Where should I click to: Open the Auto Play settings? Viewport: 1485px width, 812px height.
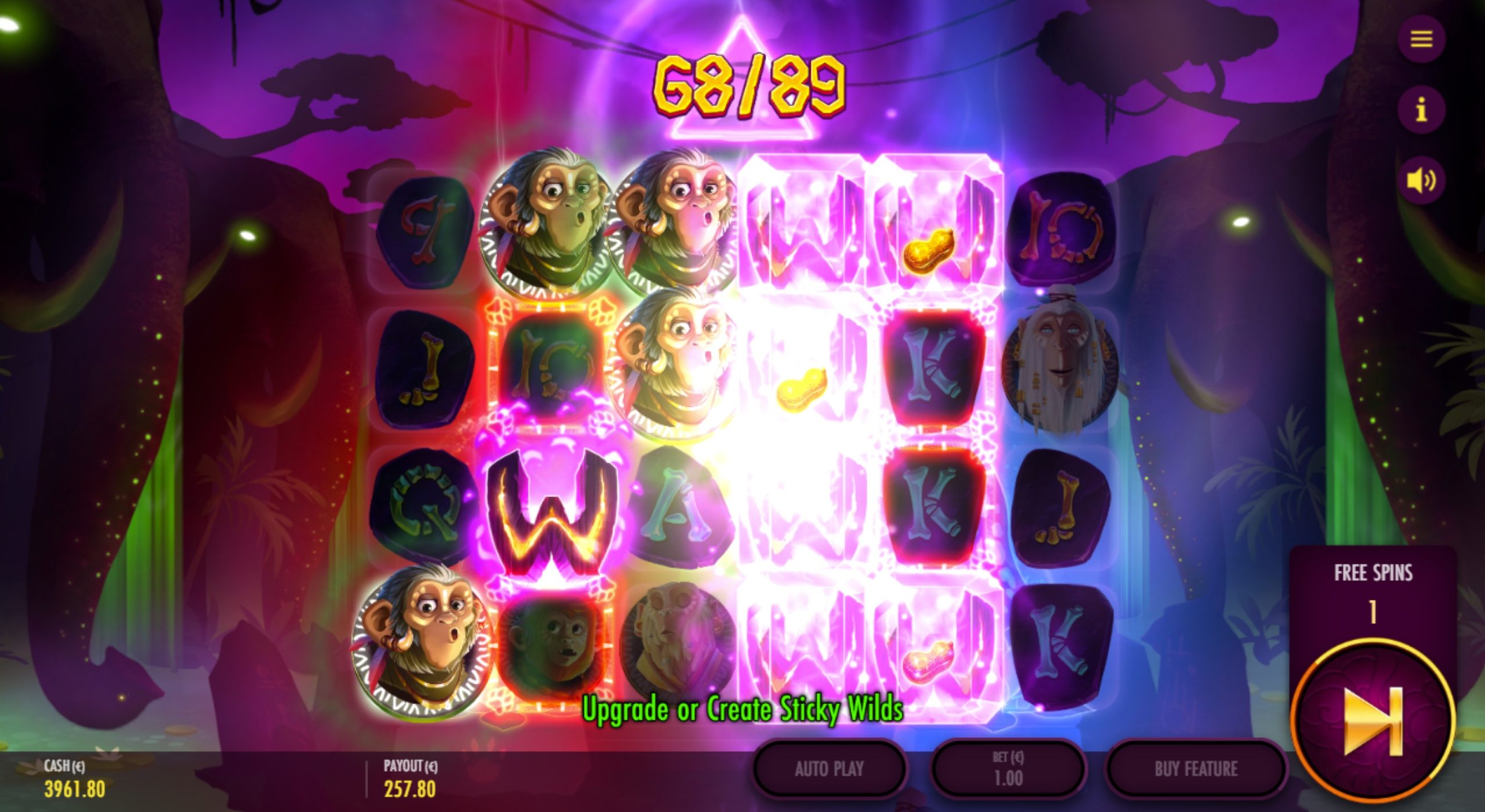(829, 769)
